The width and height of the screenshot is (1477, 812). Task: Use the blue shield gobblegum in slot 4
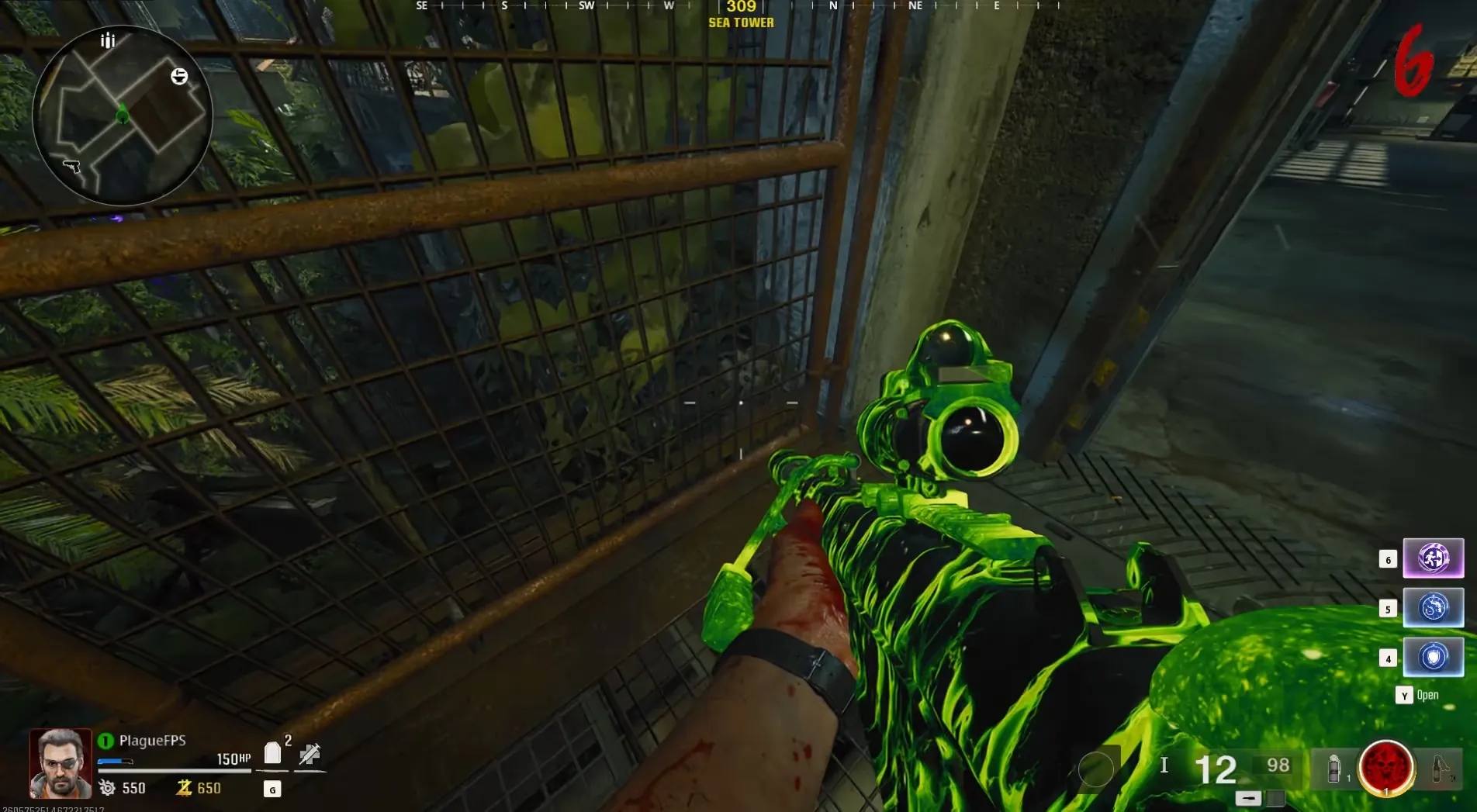1433,657
